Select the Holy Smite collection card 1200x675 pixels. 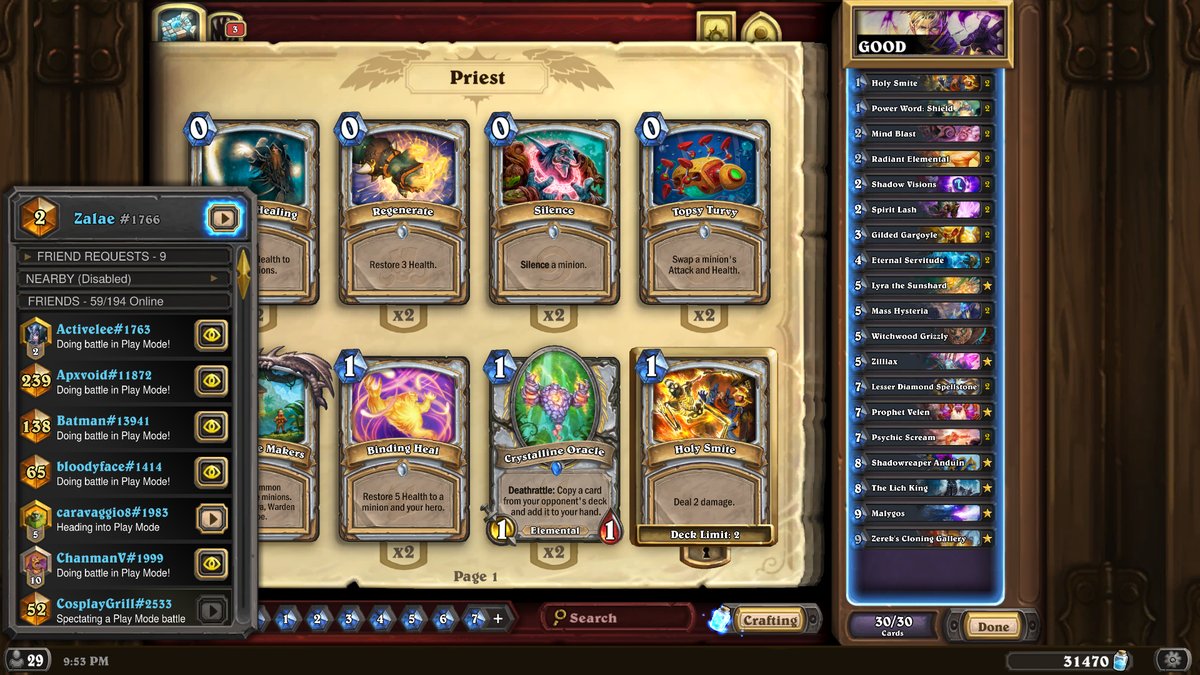click(x=704, y=448)
